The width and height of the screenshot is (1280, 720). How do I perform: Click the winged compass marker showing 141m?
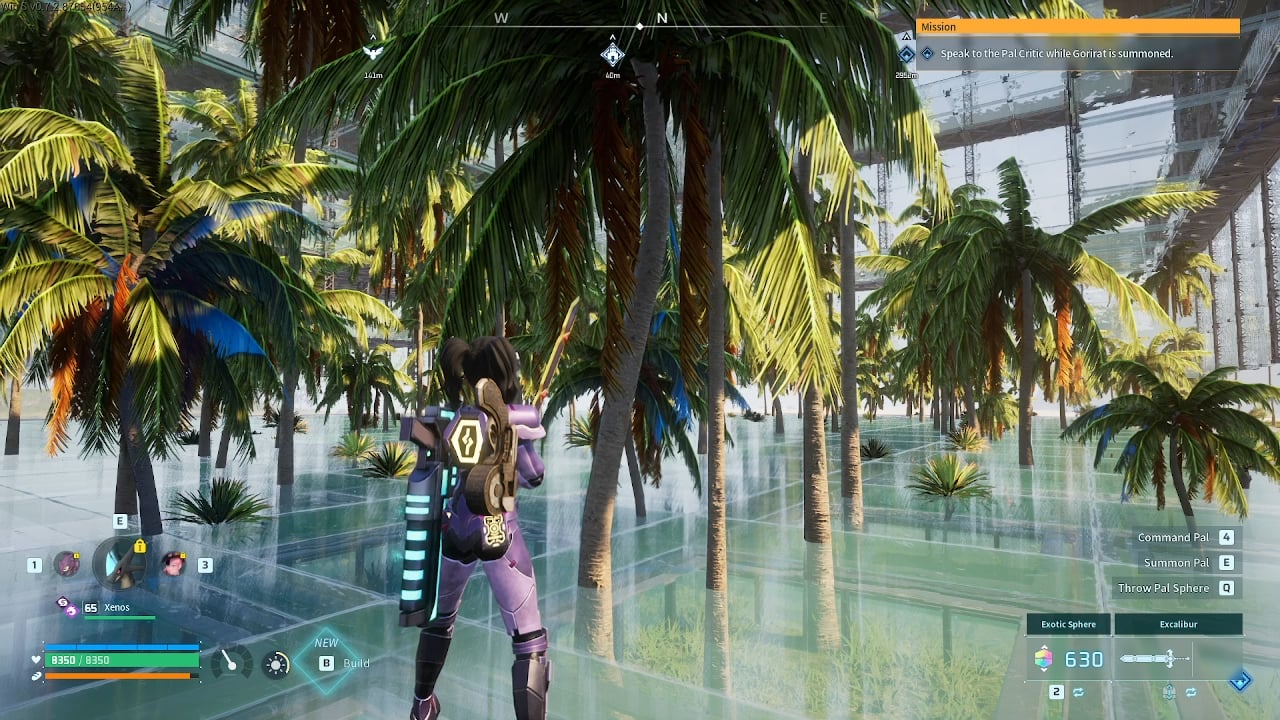pos(373,52)
